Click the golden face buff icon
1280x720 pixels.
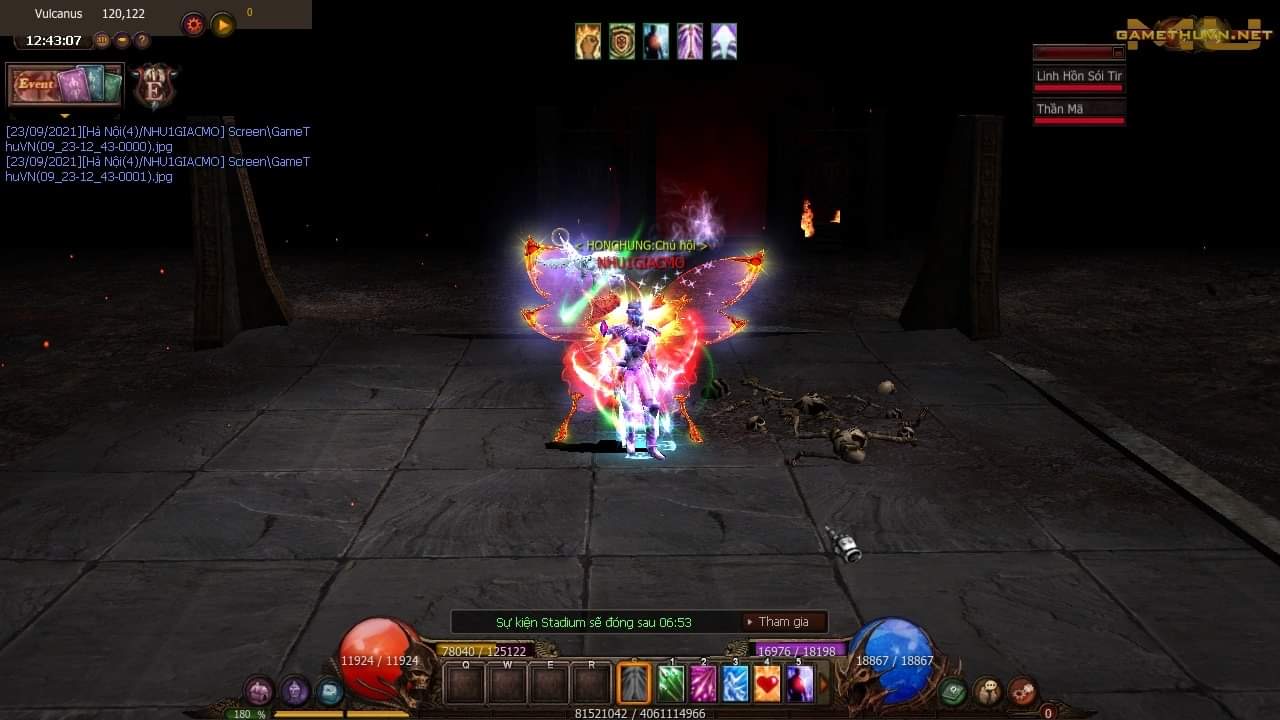(x=588, y=42)
